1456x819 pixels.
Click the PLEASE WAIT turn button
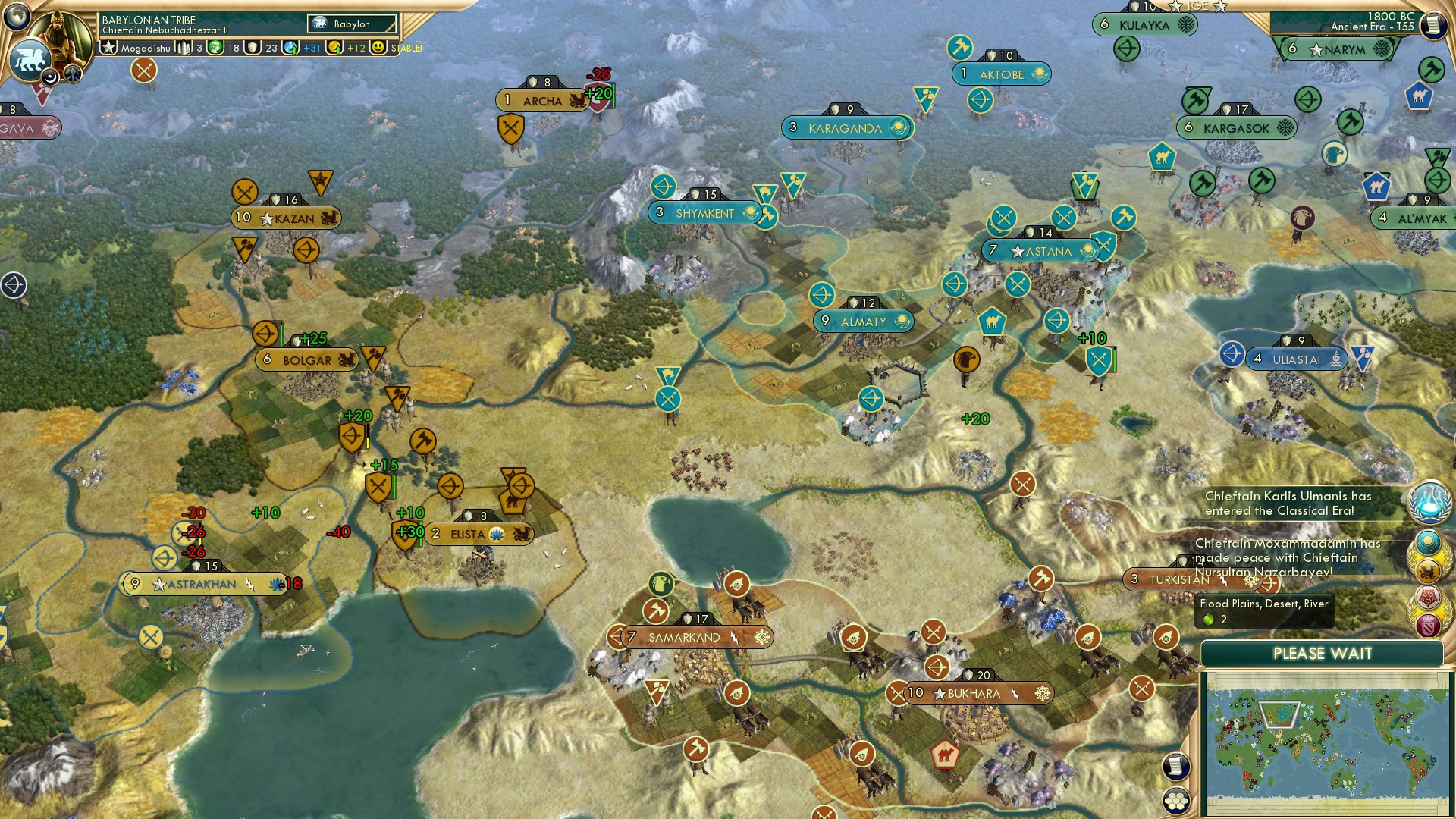(x=1322, y=654)
